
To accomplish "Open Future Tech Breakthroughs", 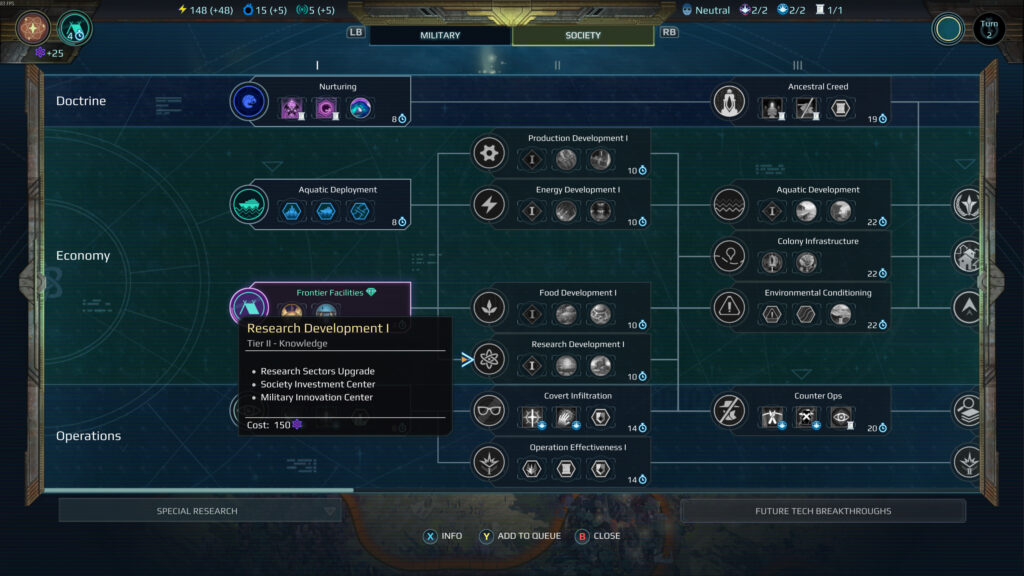I will pos(822,511).
